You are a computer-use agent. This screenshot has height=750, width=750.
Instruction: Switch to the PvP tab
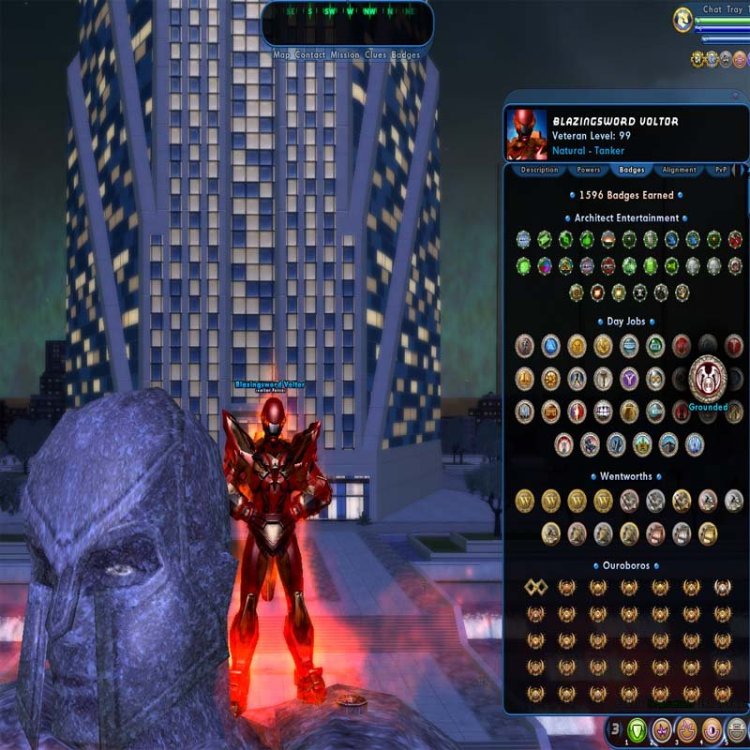719,170
